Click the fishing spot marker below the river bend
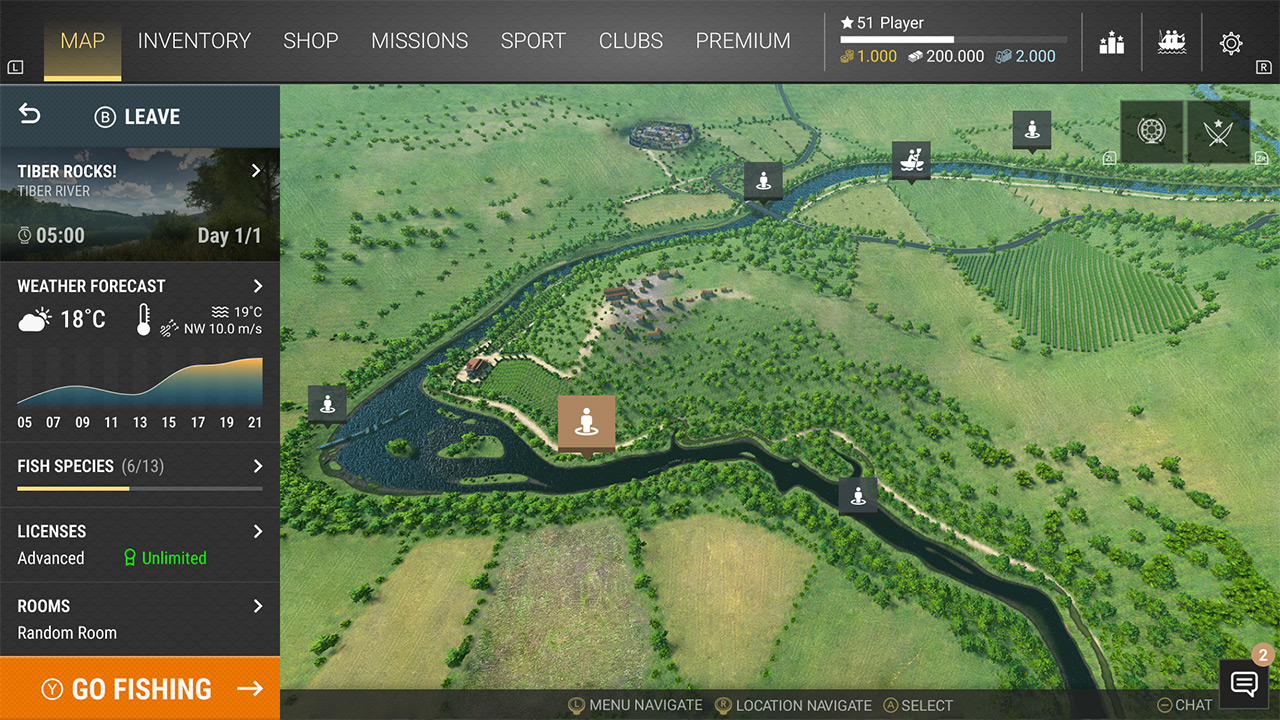Viewport: 1280px width, 720px height. pos(858,494)
